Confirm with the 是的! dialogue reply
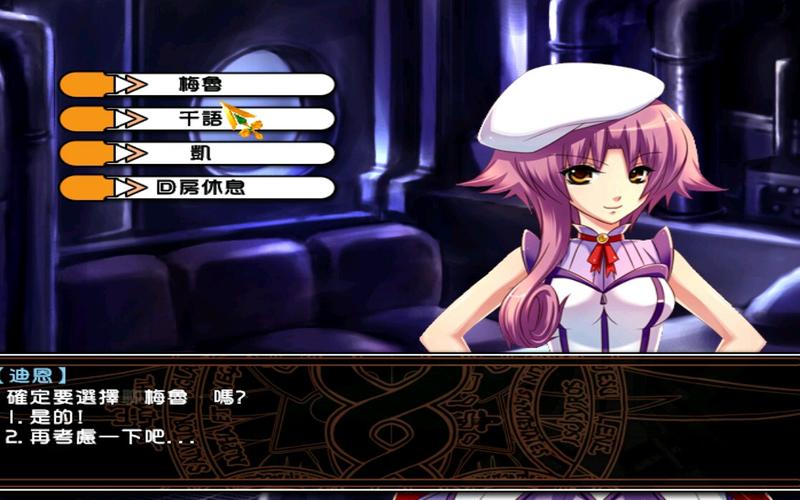This screenshot has height=500, width=800. coord(48,417)
